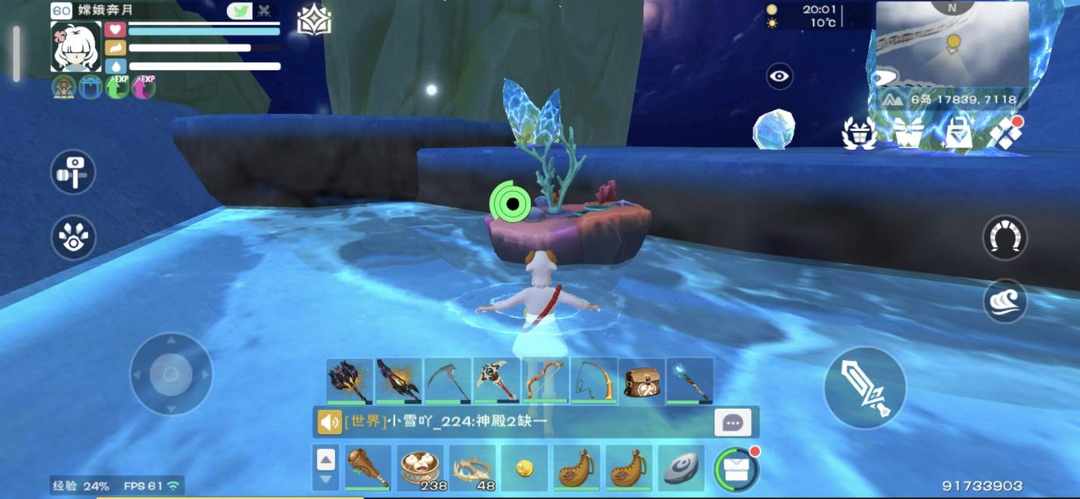Activate the wave swim skill button

1004,300
